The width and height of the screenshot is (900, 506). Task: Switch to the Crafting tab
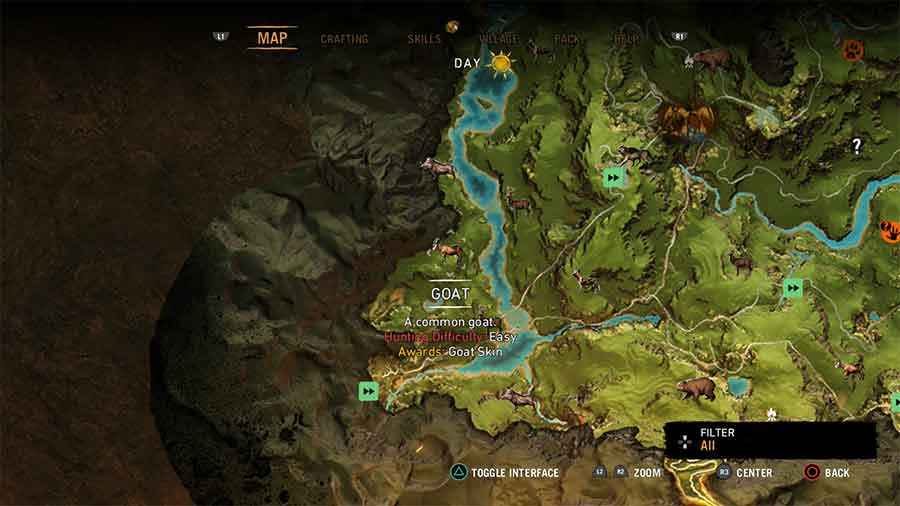(344, 39)
